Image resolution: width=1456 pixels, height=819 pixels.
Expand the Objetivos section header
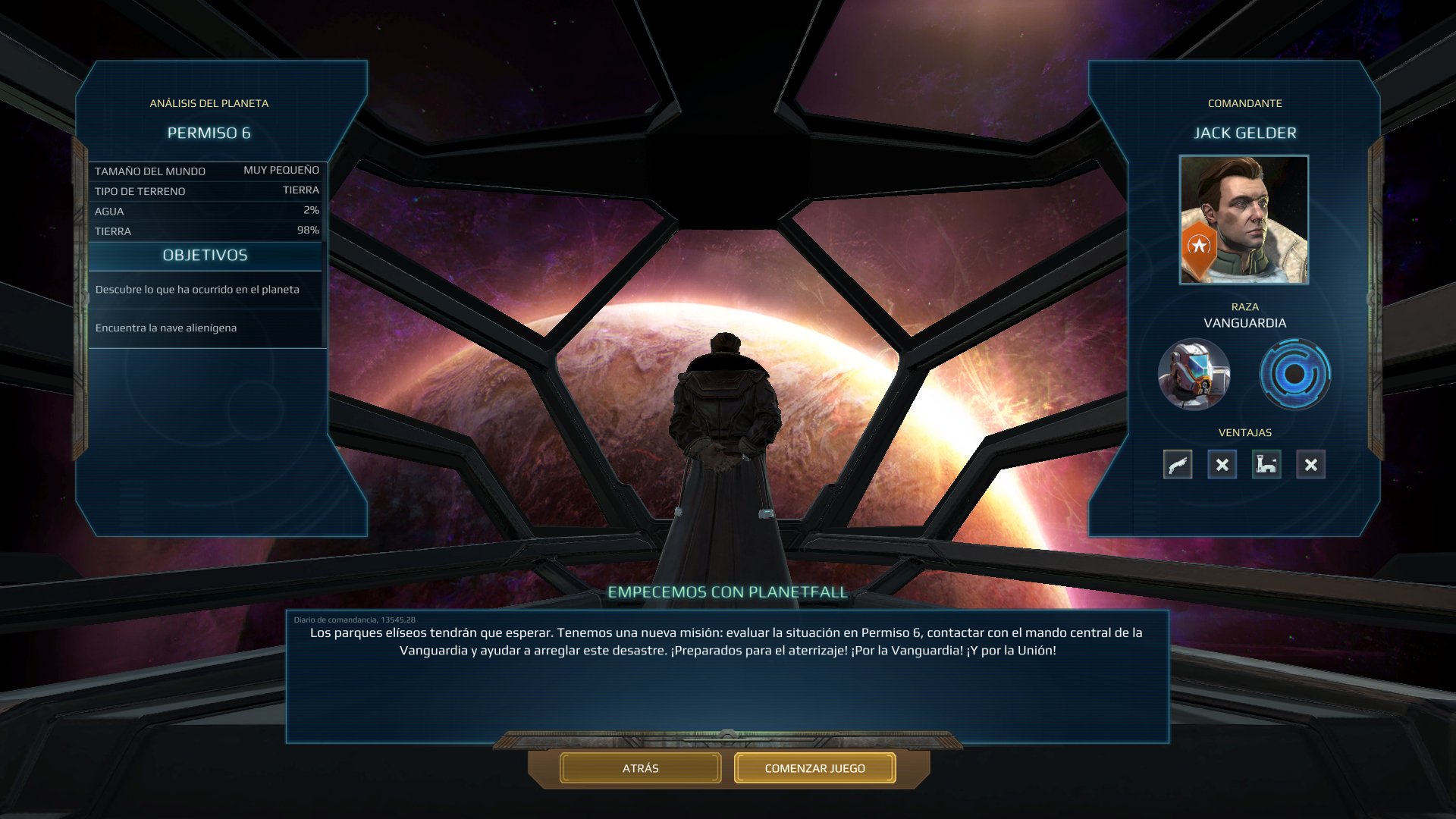point(206,256)
